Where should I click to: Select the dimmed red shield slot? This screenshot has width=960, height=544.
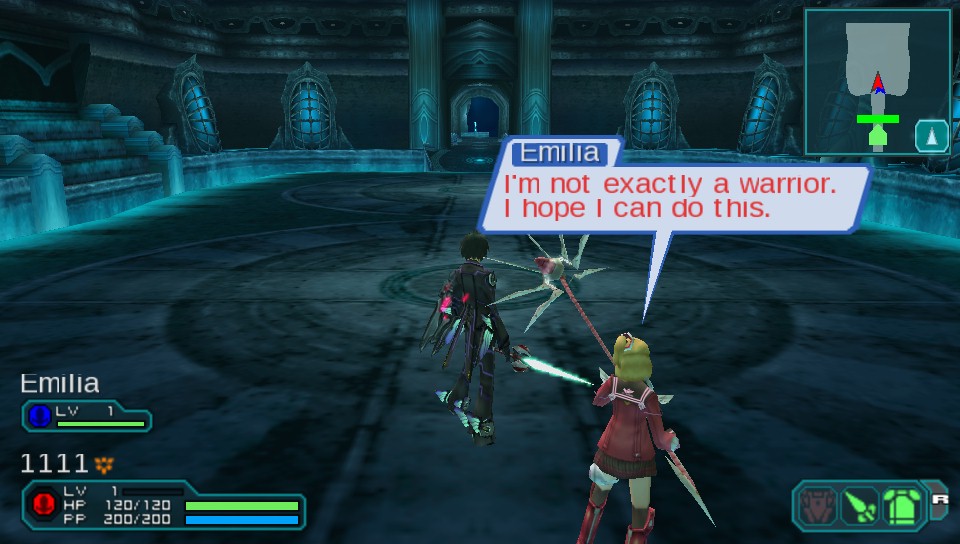point(817,503)
